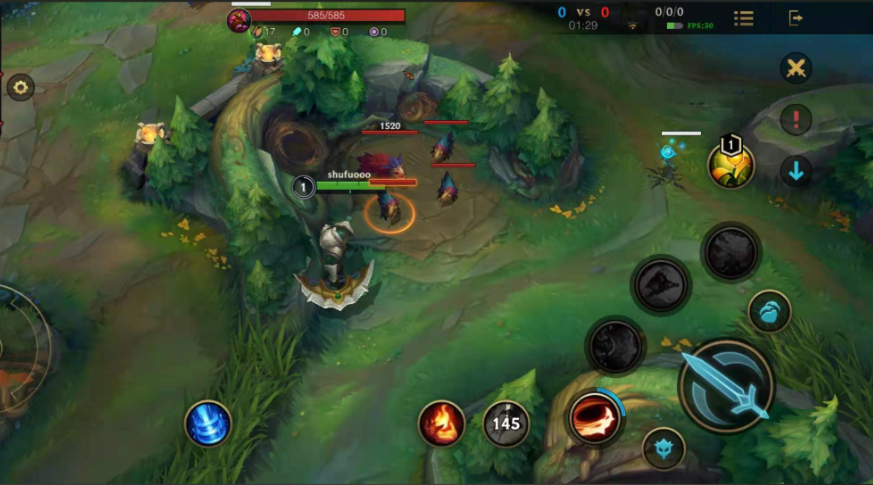Tap the crossed swords ping button
Viewport: 873px width, 485px height.
tap(796, 68)
